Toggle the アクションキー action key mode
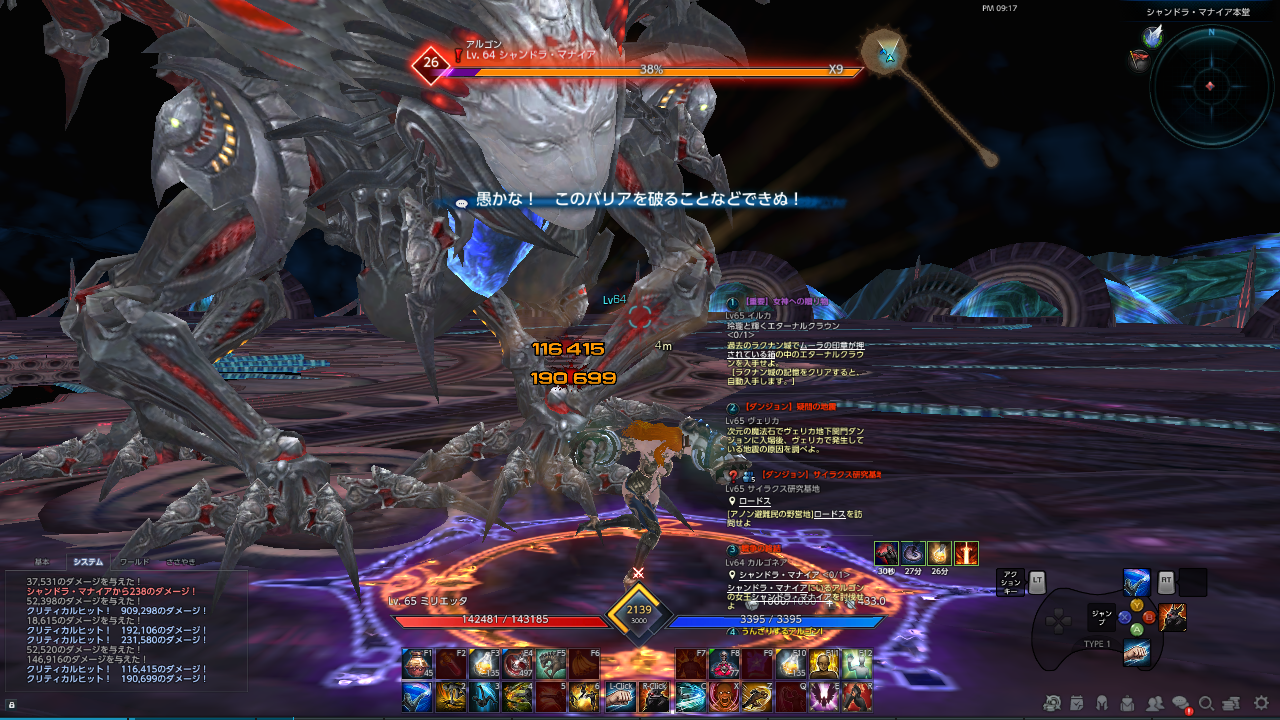The width and height of the screenshot is (1280, 720). (x=1011, y=582)
